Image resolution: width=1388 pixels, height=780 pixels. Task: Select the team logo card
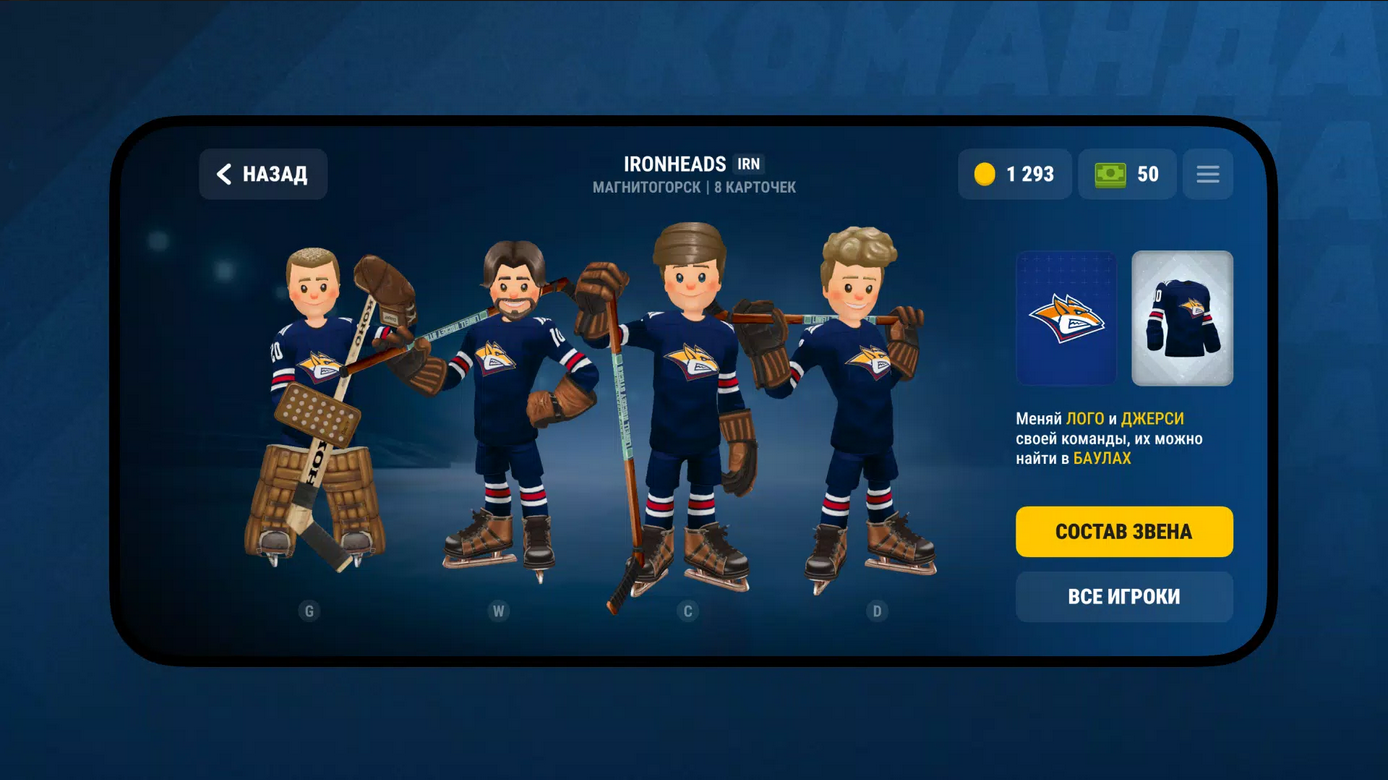(1066, 318)
